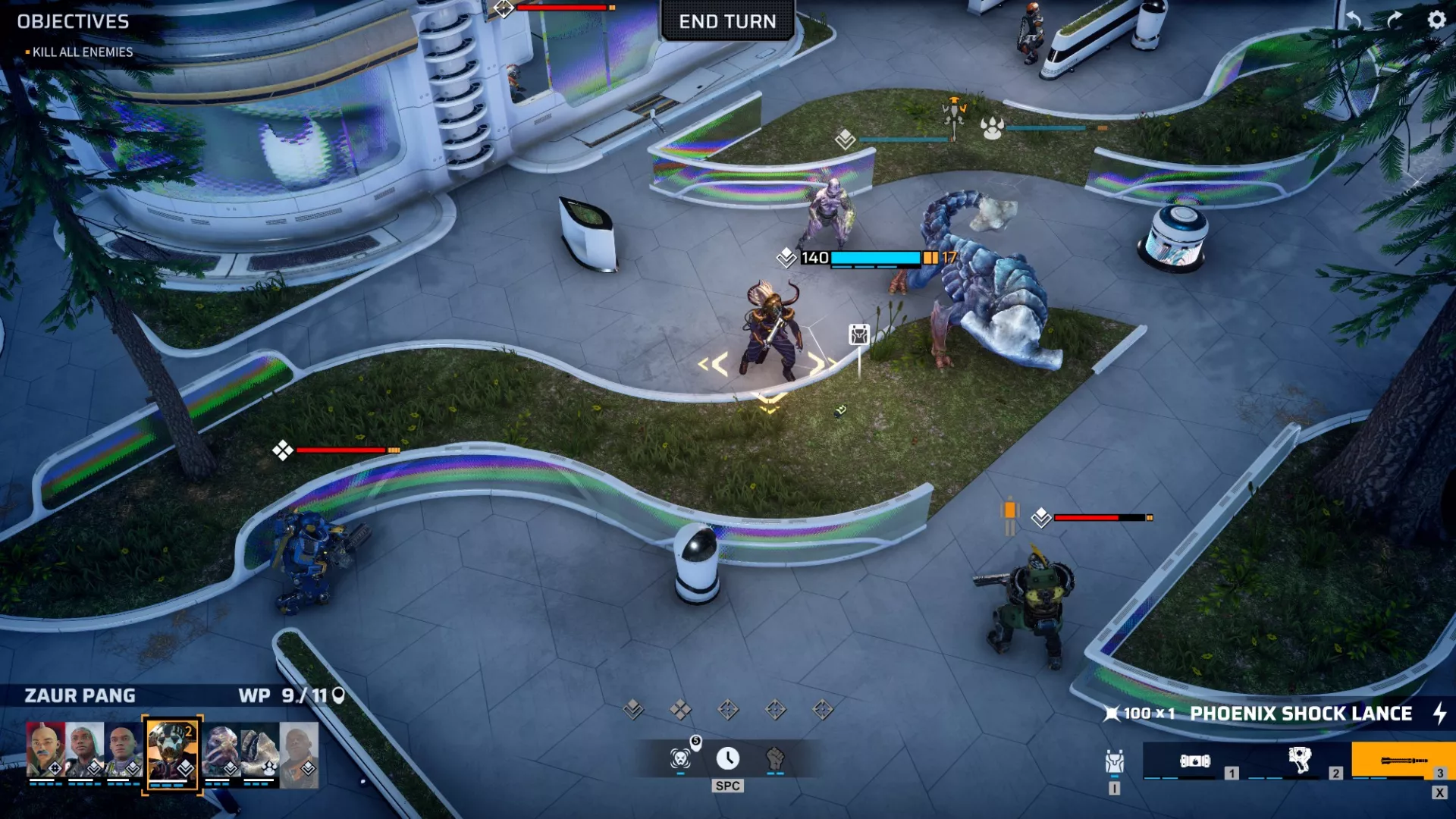Click the KILL ALL ENEMIES objective entry
The height and width of the screenshot is (819, 1456).
(81, 52)
